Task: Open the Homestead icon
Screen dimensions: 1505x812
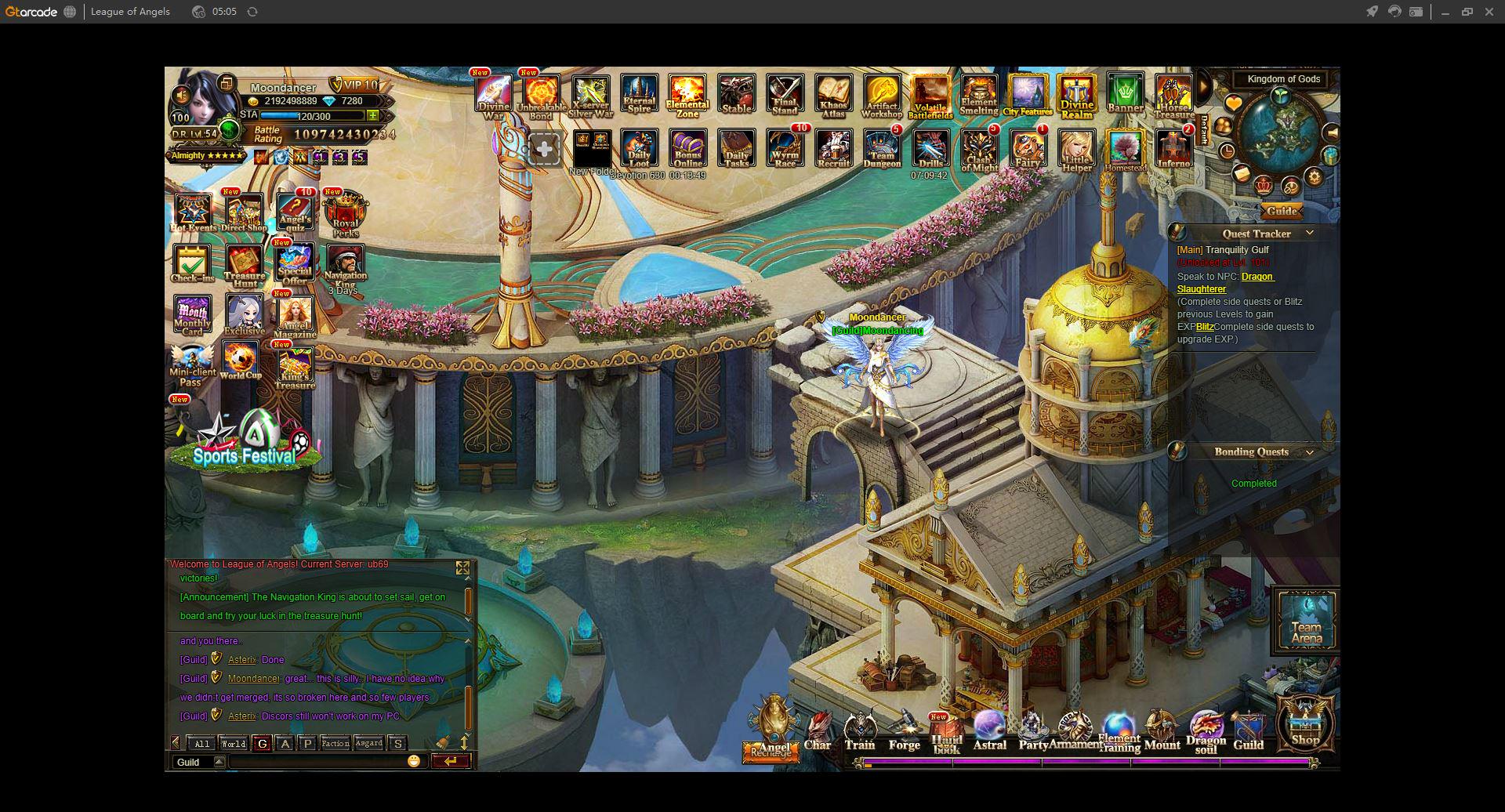Action: pos(1125,149)
